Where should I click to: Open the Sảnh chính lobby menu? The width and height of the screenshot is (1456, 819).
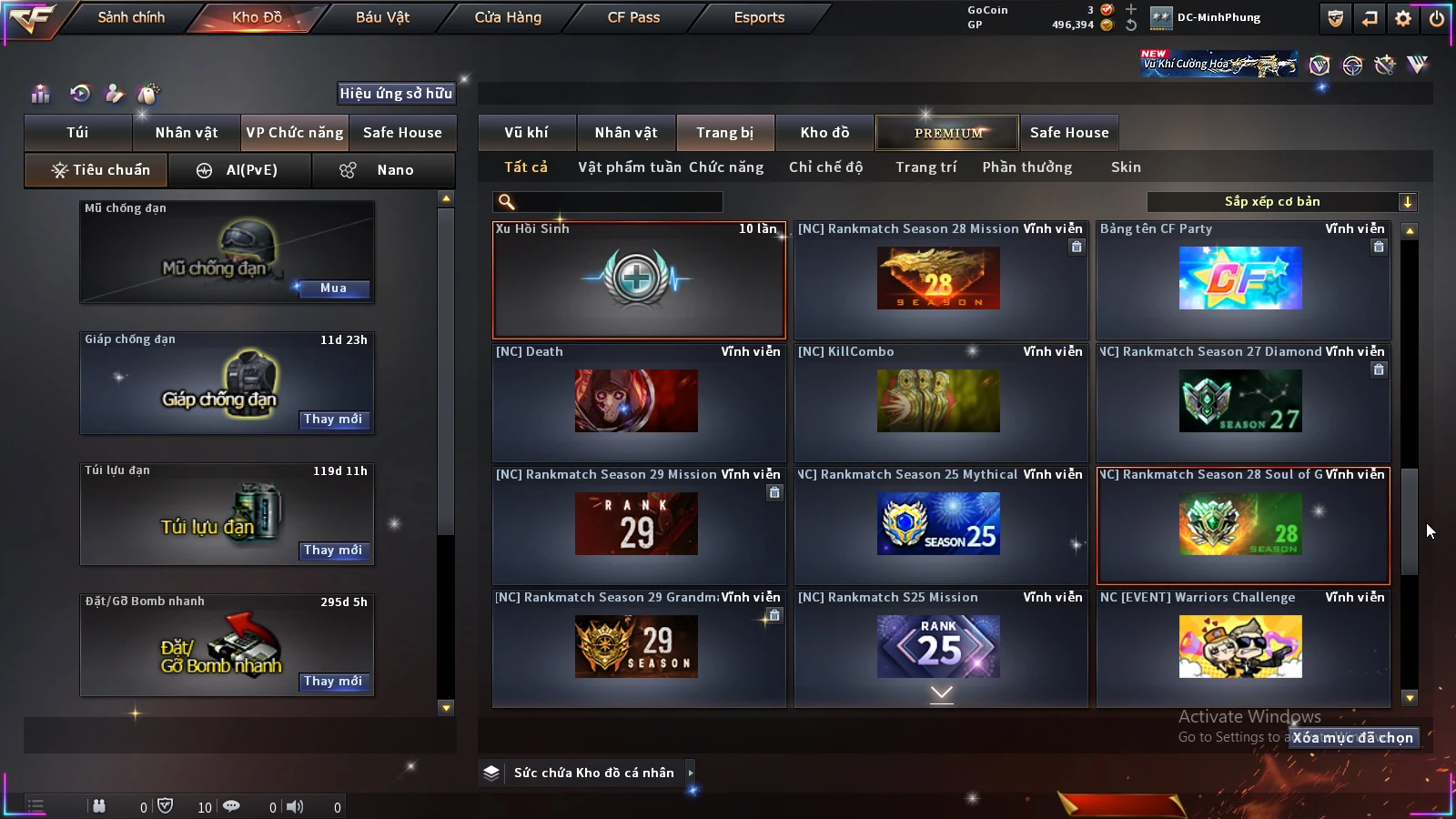pyautogui.click(x=131, y=17)
